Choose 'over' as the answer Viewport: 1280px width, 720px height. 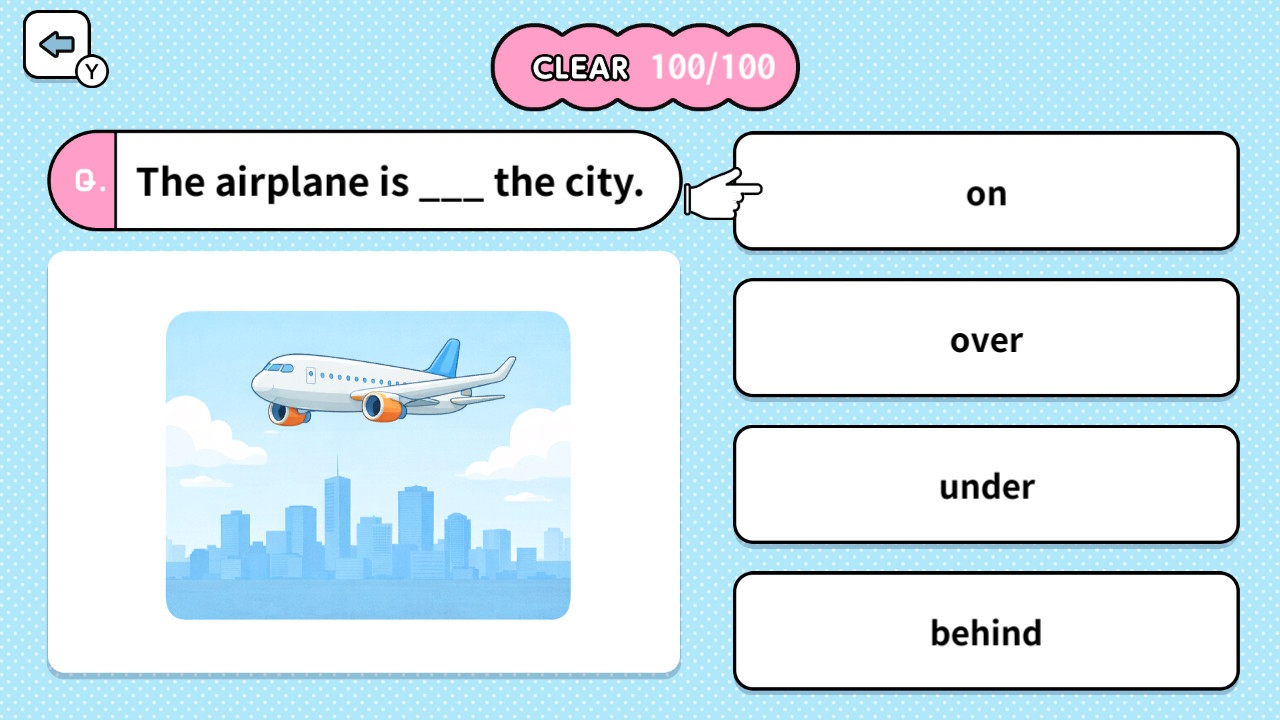pyautogui.click(x=985, y=338)
